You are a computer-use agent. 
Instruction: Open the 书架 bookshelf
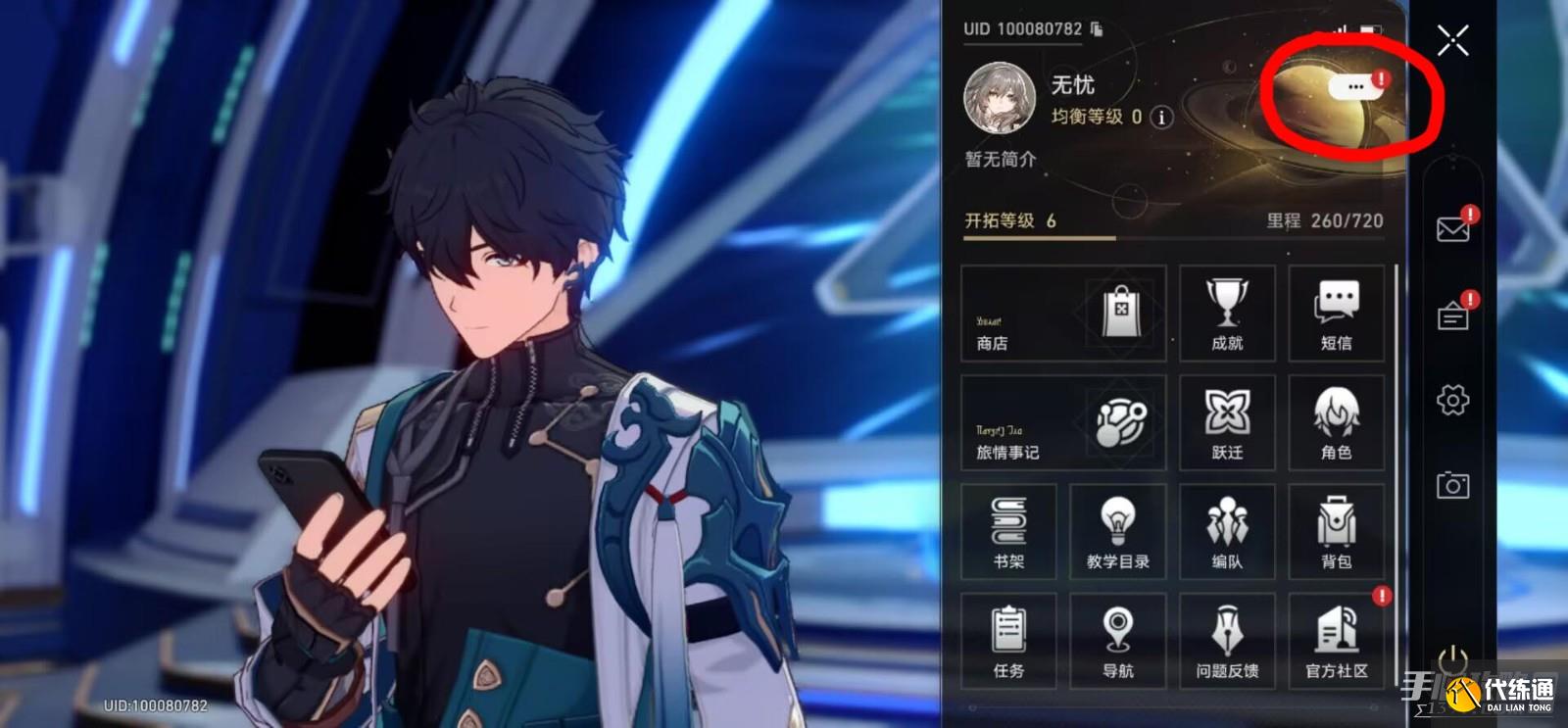coord(1007,532)
